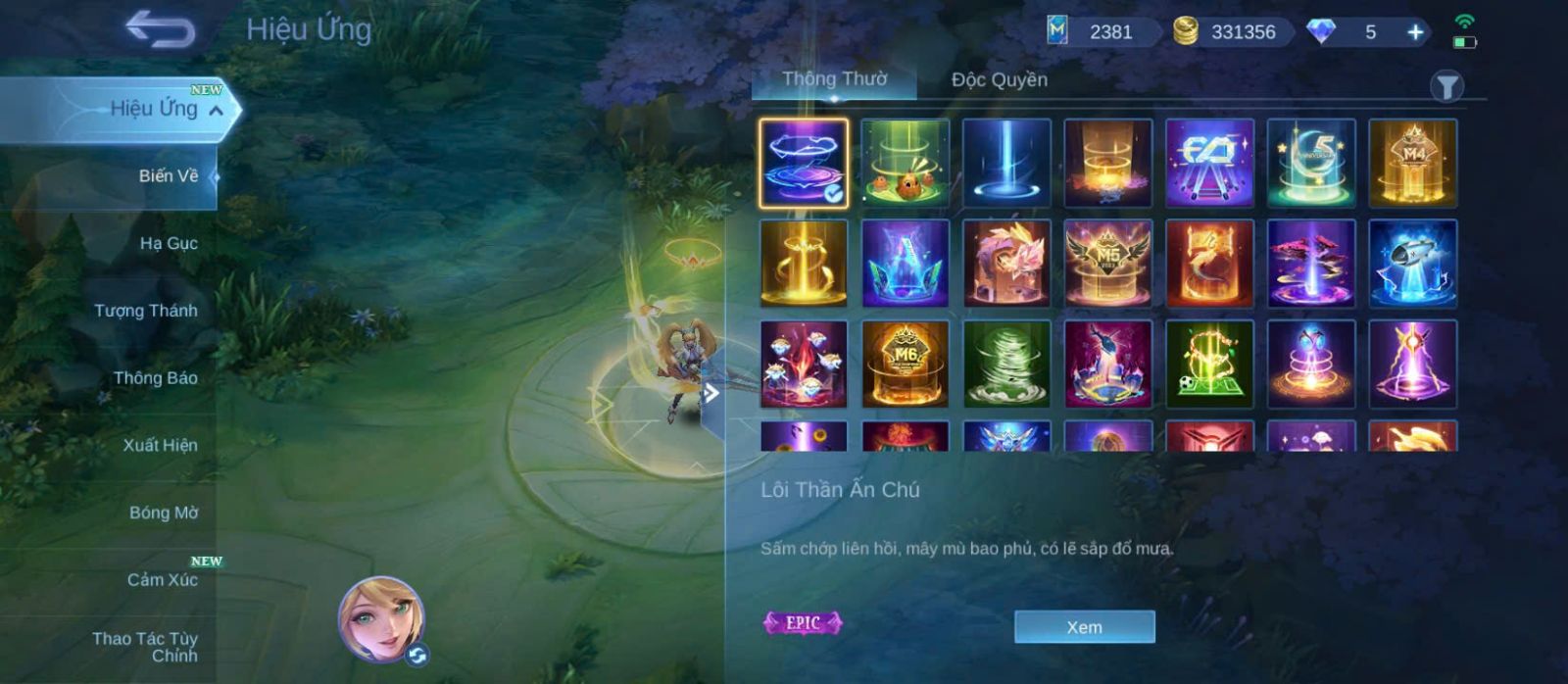Preview effect with the Xem button
Screen dimensions: 1568x684
(1084, 627)
